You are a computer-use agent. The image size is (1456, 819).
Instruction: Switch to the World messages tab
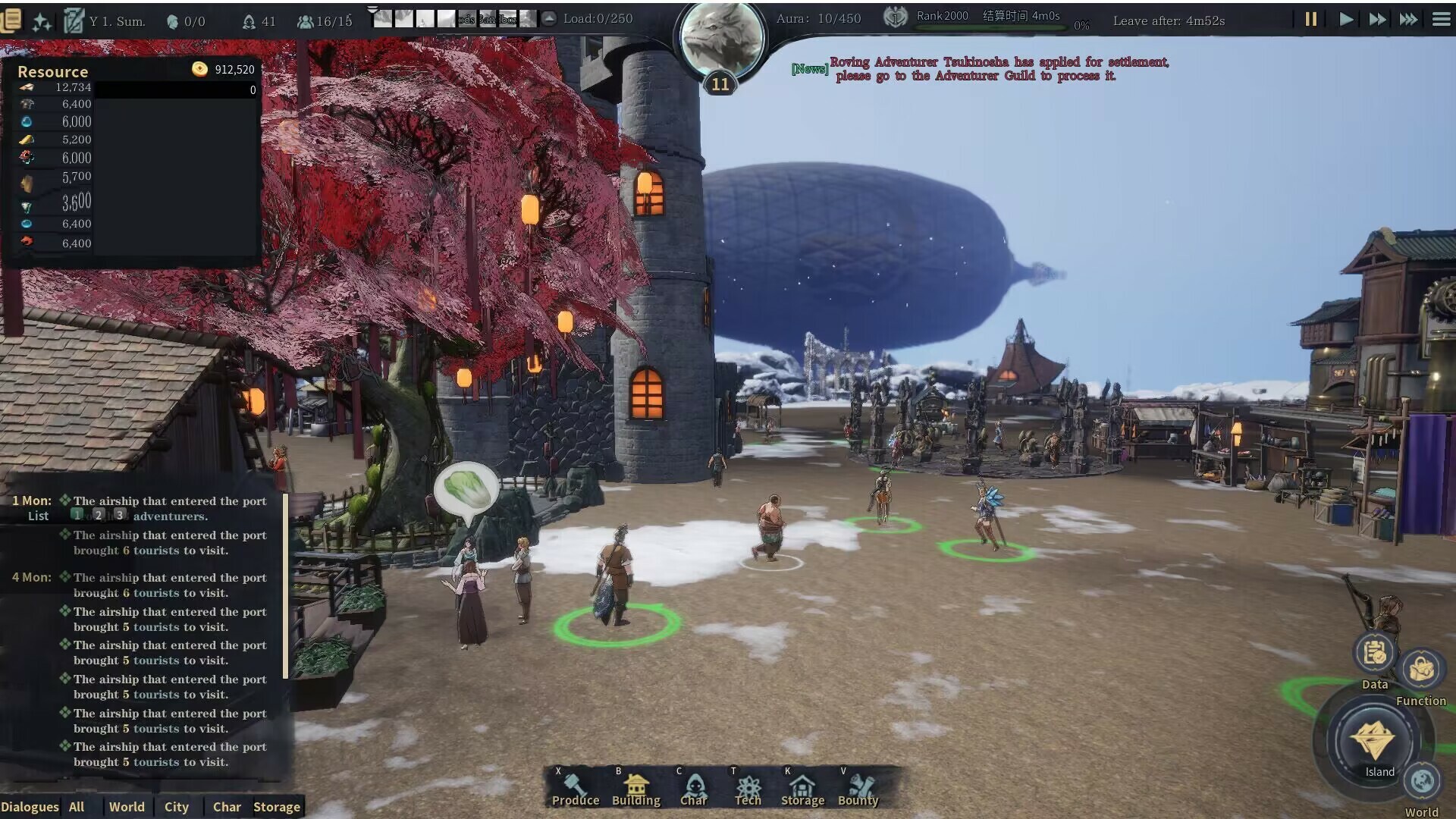(127, 807)
